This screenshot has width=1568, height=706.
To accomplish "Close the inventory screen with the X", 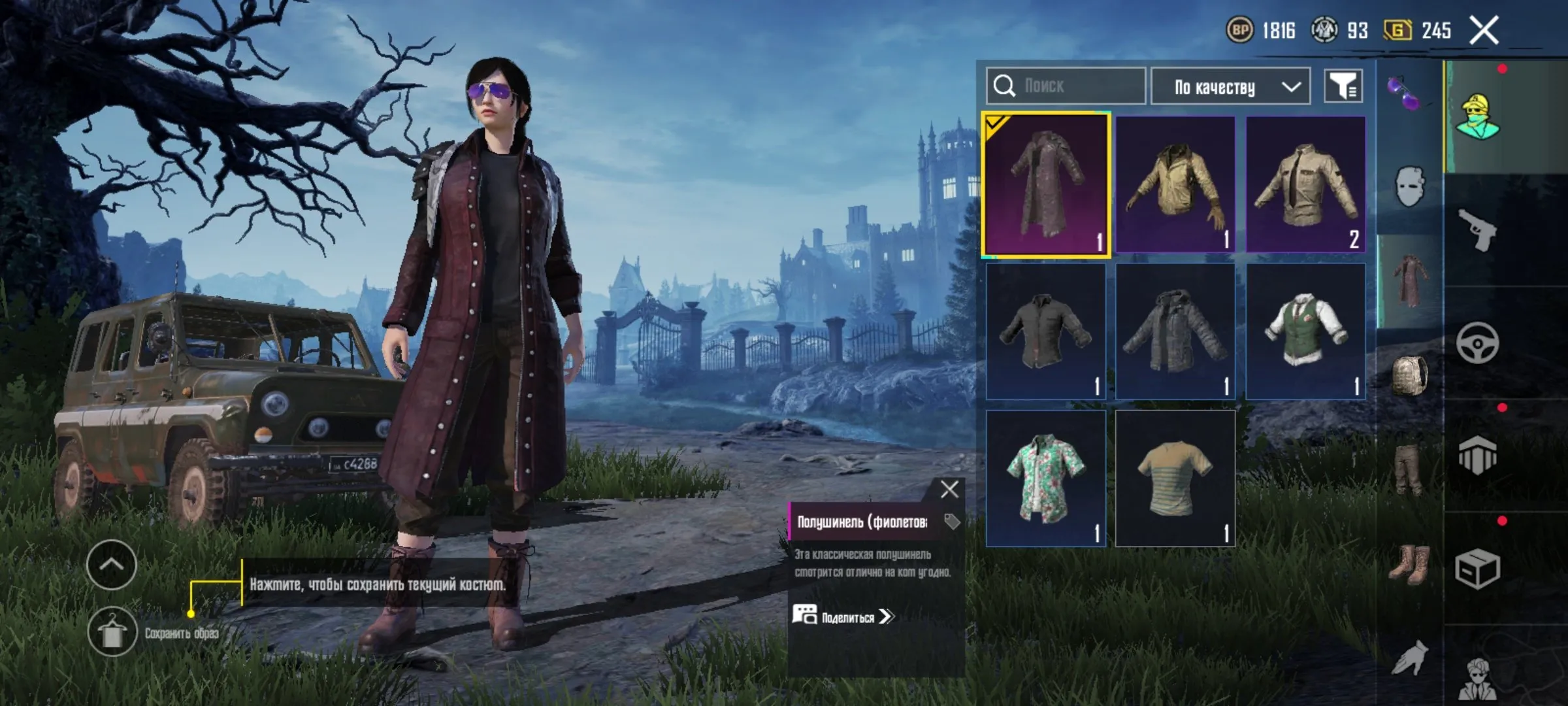I will [1484, 31].
